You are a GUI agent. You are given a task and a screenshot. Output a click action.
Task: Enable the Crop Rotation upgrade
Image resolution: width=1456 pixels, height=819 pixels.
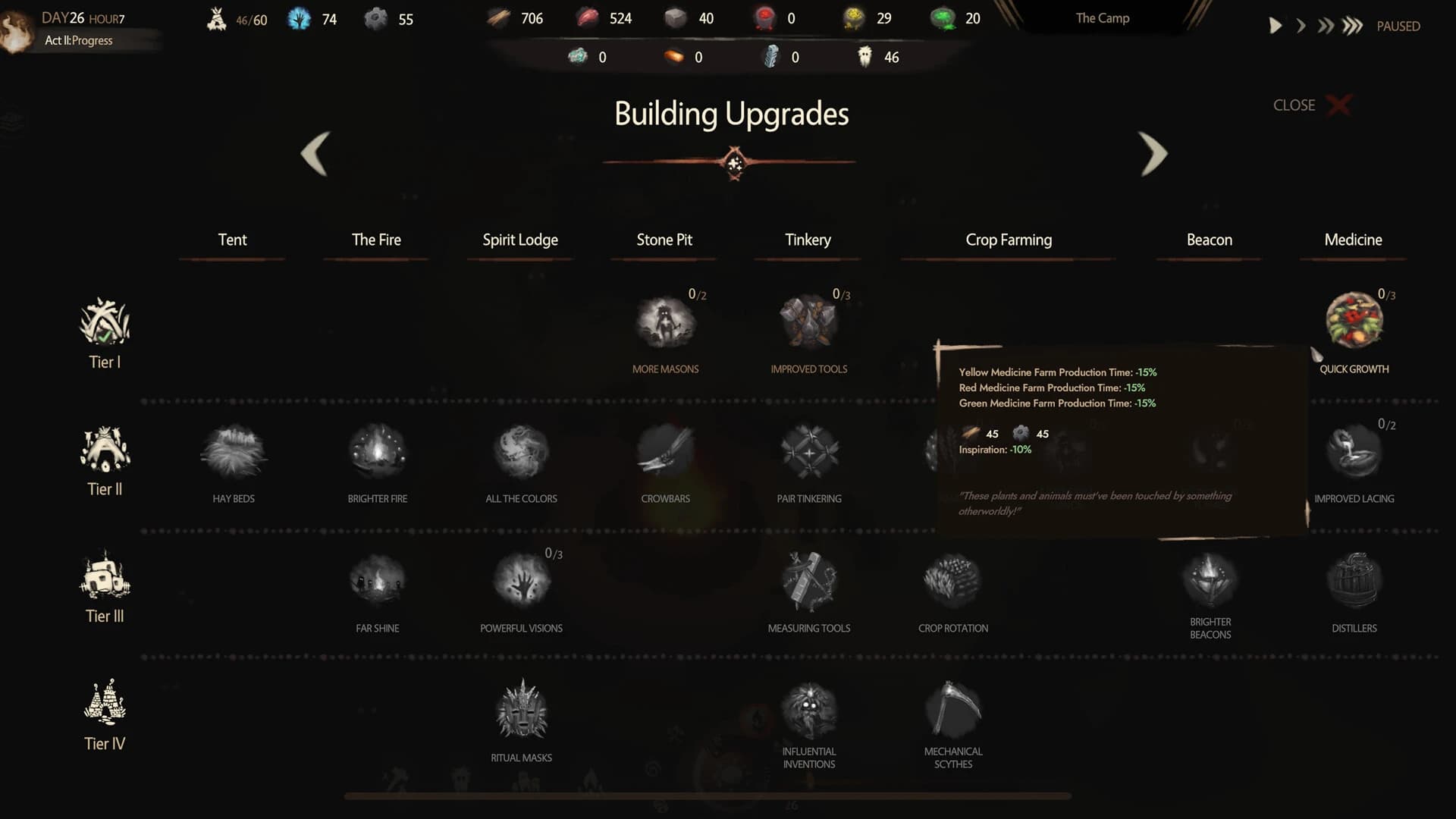tap(952, 580)
